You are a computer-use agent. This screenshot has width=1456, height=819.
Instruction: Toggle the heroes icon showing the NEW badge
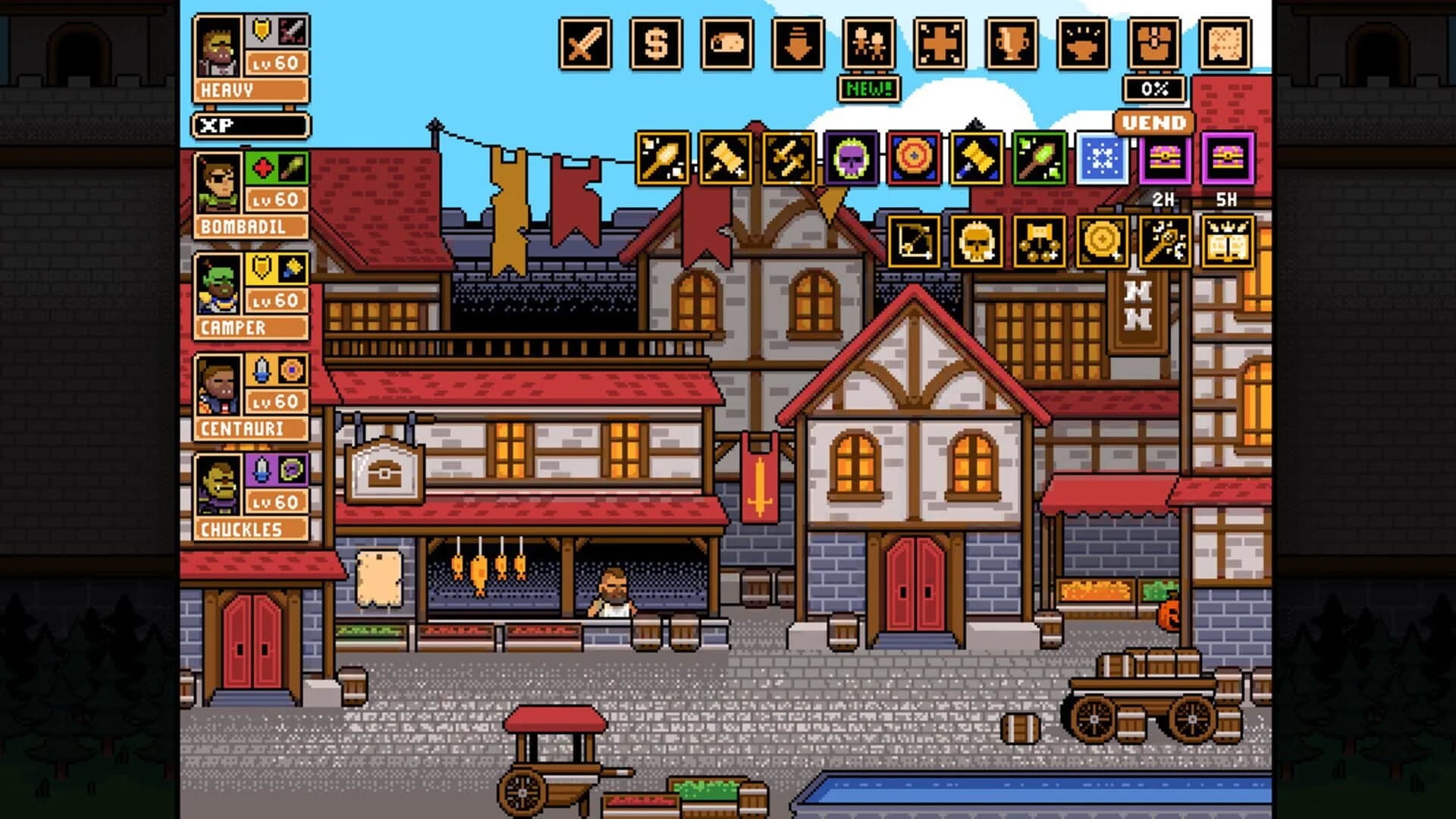[868, 45]
